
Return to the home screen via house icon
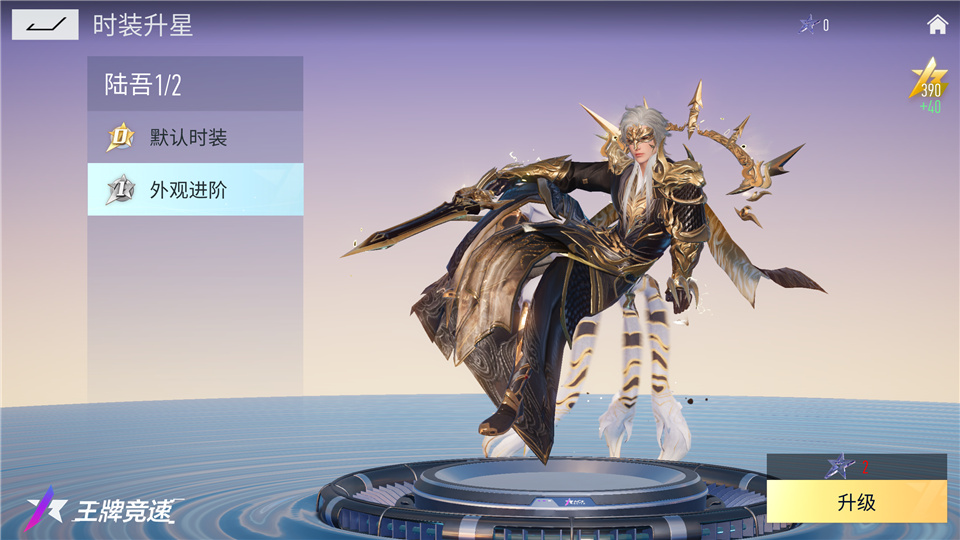pos(937,24)
